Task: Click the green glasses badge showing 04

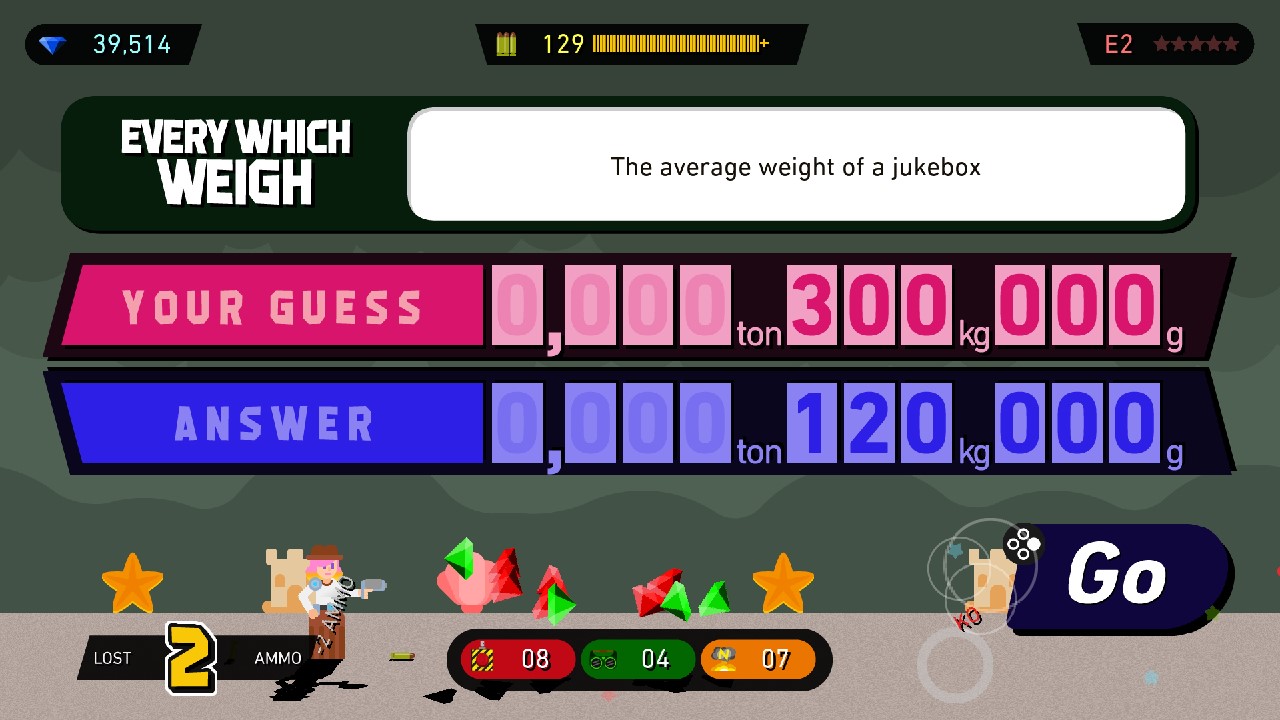Action: click(x=638, y=659)
